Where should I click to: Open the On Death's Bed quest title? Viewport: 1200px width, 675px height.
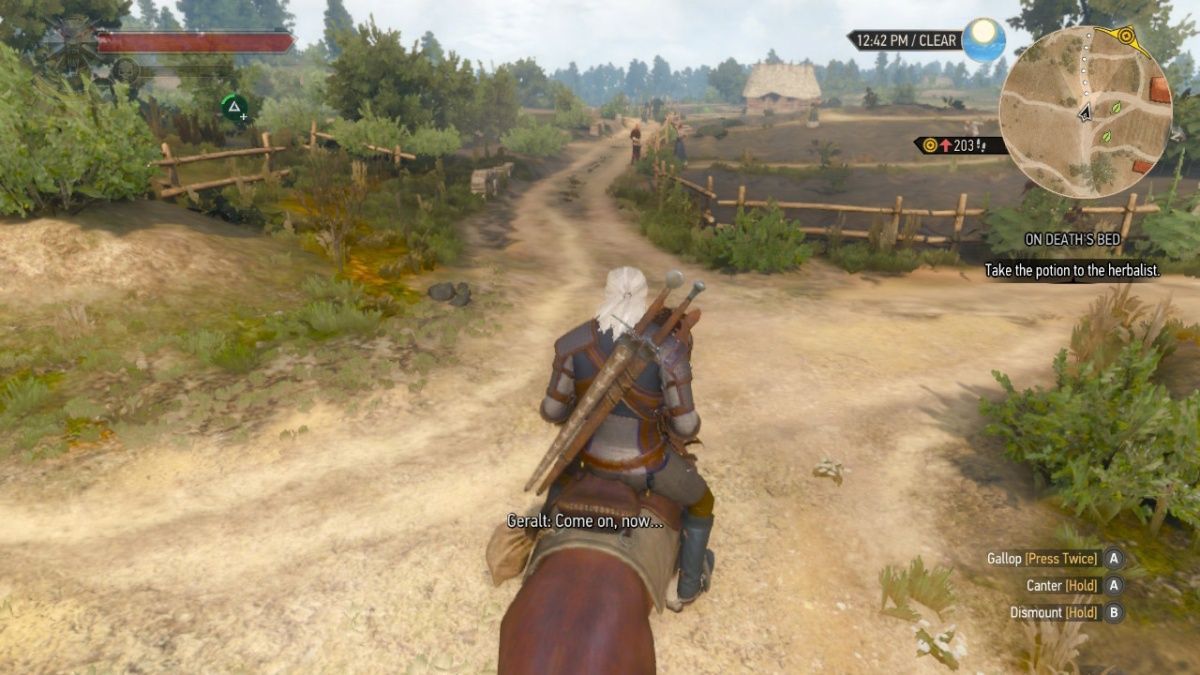coord(1071,241)
